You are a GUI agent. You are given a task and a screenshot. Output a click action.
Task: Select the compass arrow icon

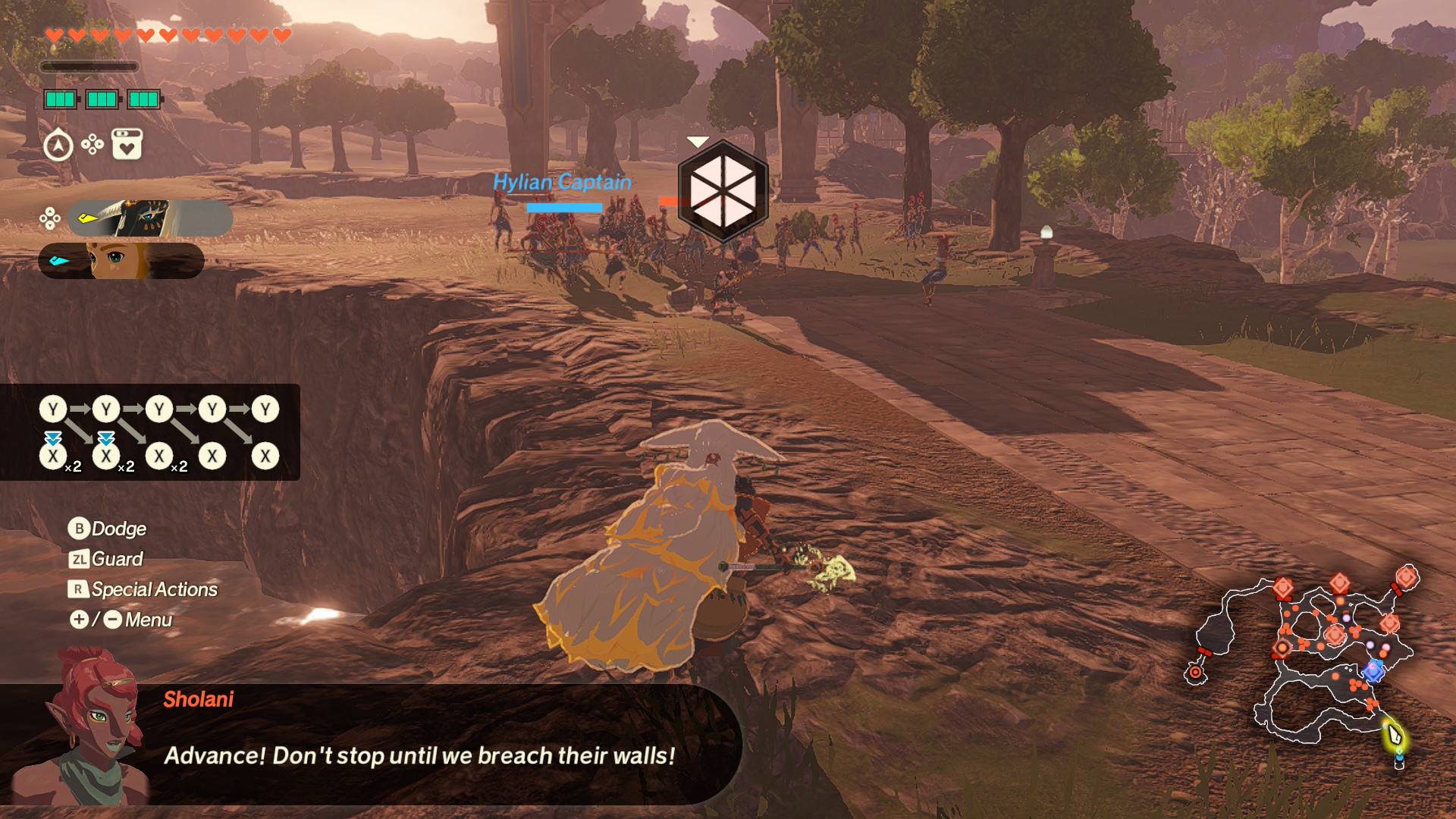pos(58,145)
